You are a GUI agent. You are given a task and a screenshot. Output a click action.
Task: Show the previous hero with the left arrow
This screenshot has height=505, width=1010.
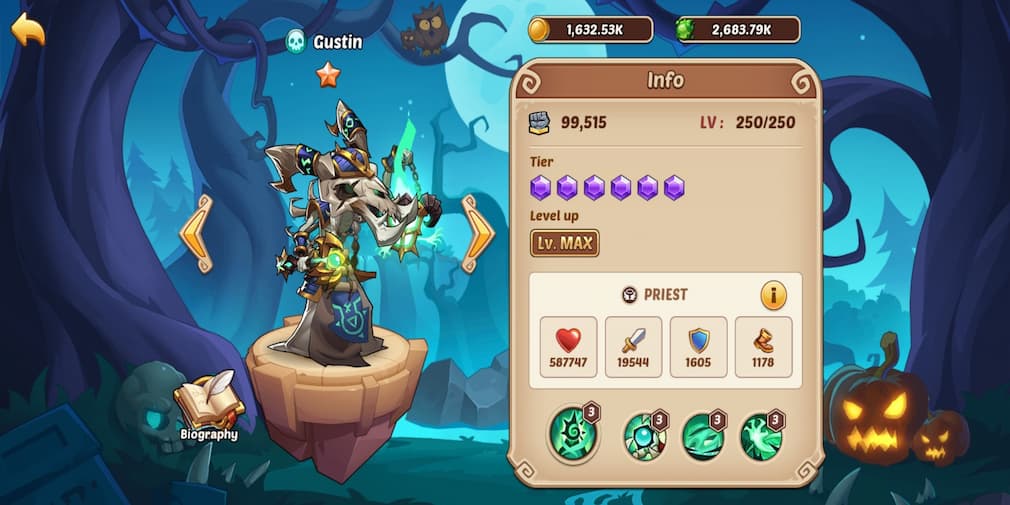[x=196, y=233]
